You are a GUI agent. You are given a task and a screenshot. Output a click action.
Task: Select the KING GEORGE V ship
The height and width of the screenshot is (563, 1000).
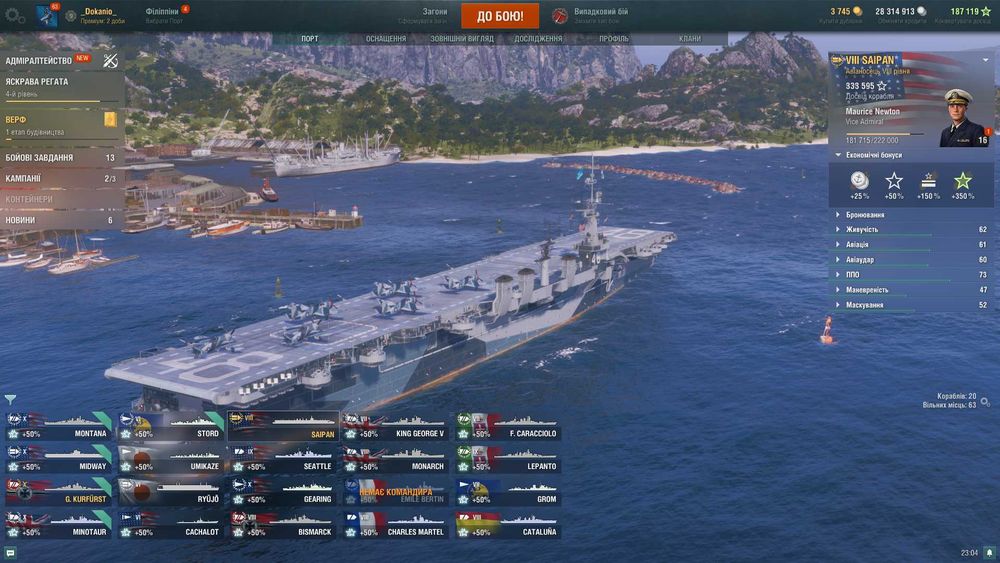click(x=396, y=426)
